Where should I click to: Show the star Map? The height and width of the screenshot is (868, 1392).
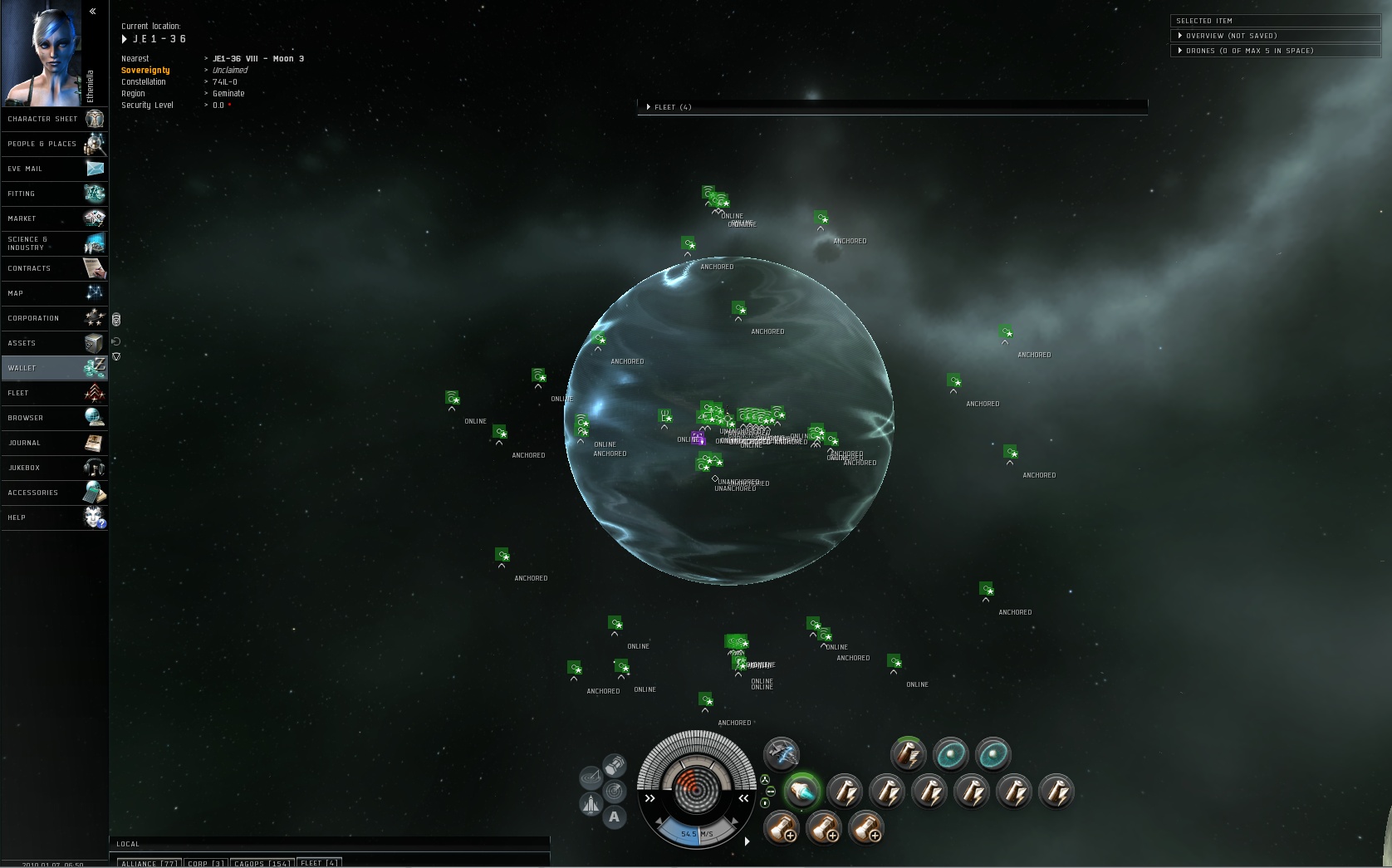(x=55, y=293)
